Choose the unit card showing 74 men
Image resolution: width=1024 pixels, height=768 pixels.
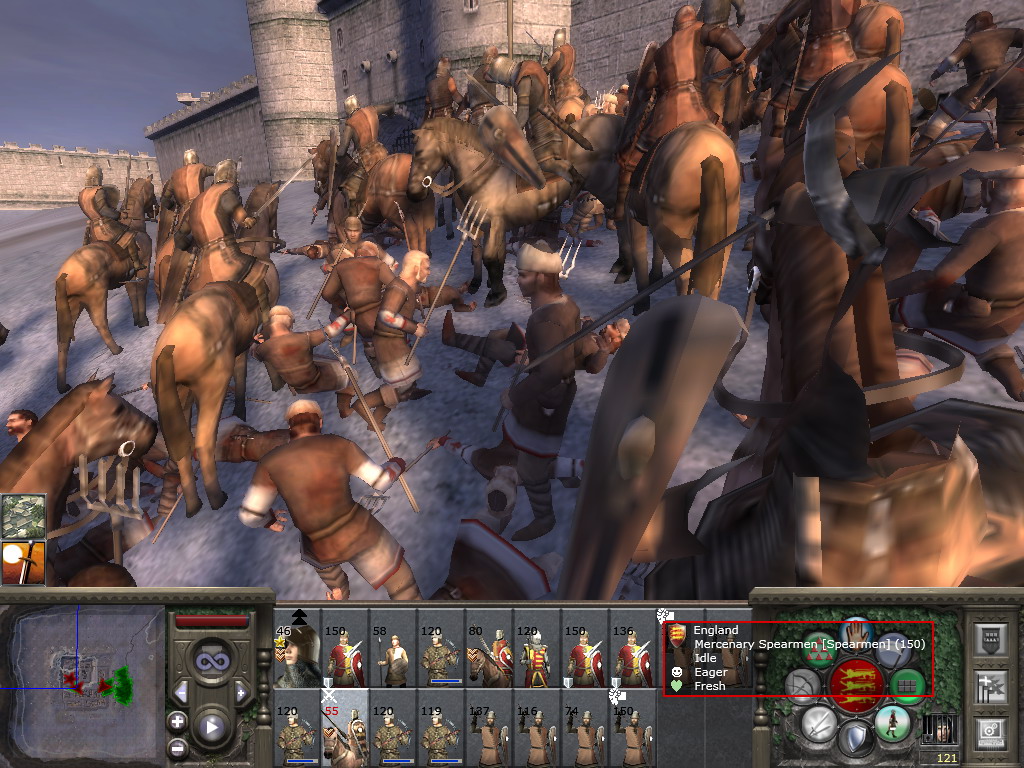point(585,730)
